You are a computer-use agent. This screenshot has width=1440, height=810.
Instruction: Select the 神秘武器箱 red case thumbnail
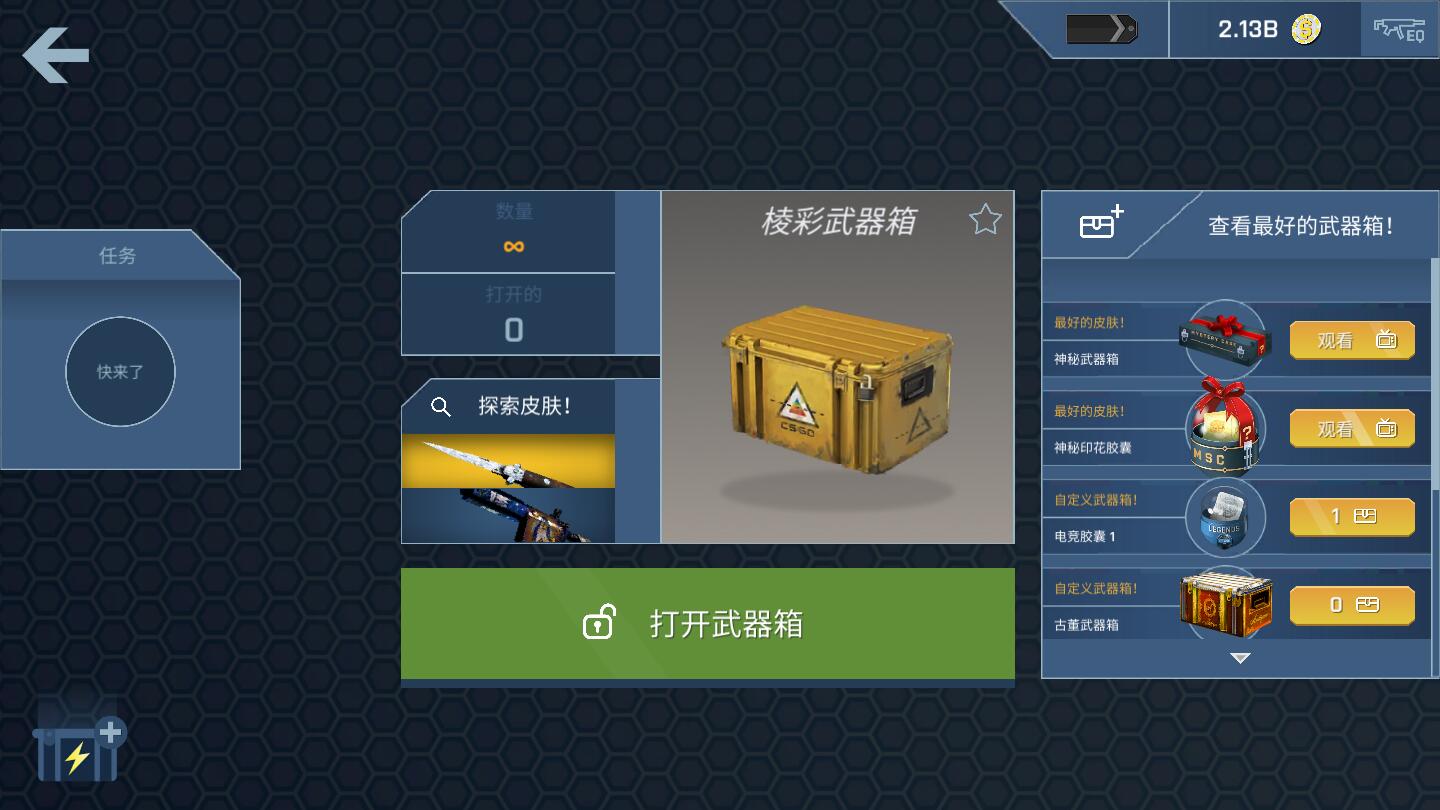[x=1225, y=340]
